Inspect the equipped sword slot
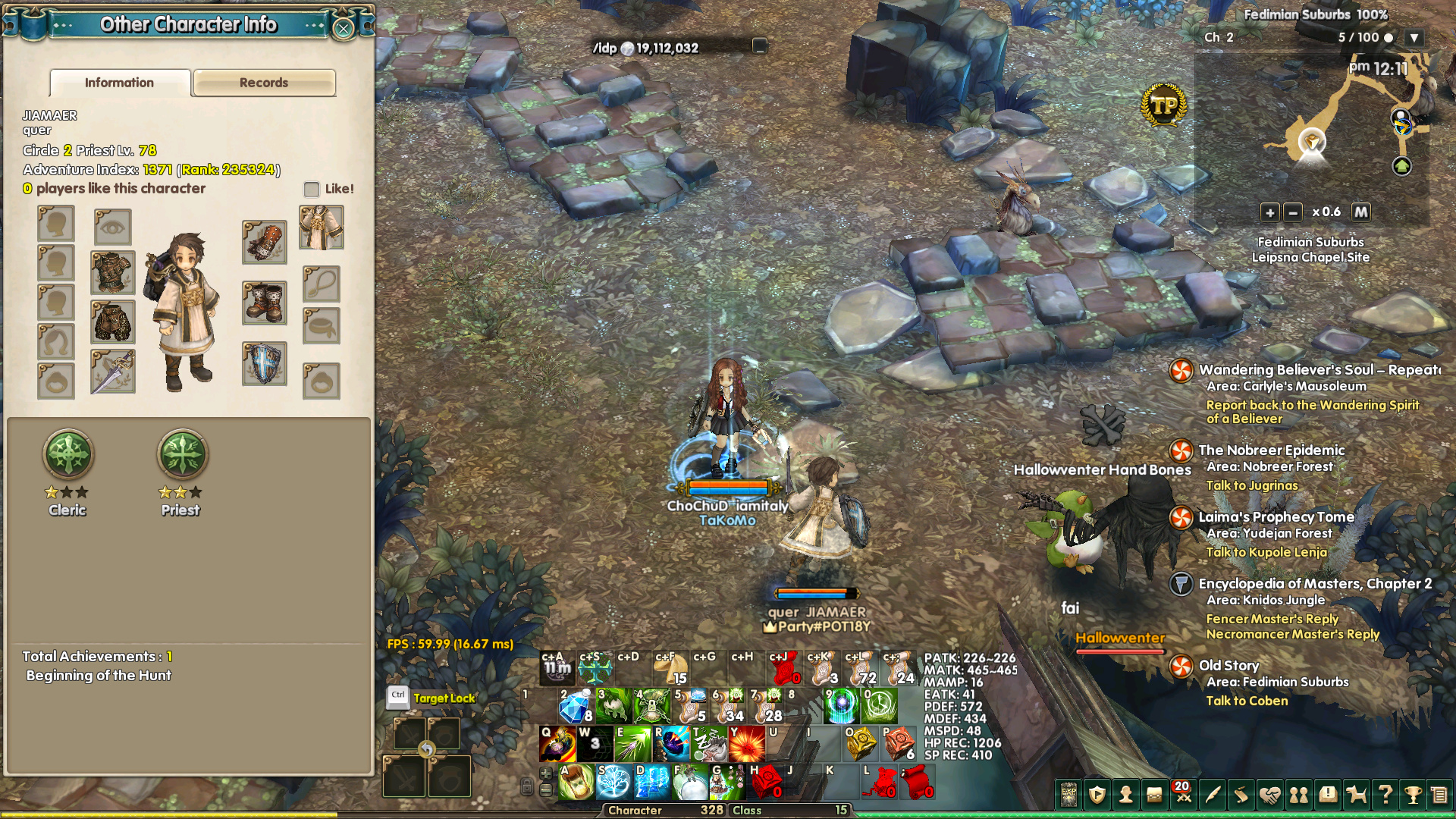1456x819 pixels. [x=113, y=372]
